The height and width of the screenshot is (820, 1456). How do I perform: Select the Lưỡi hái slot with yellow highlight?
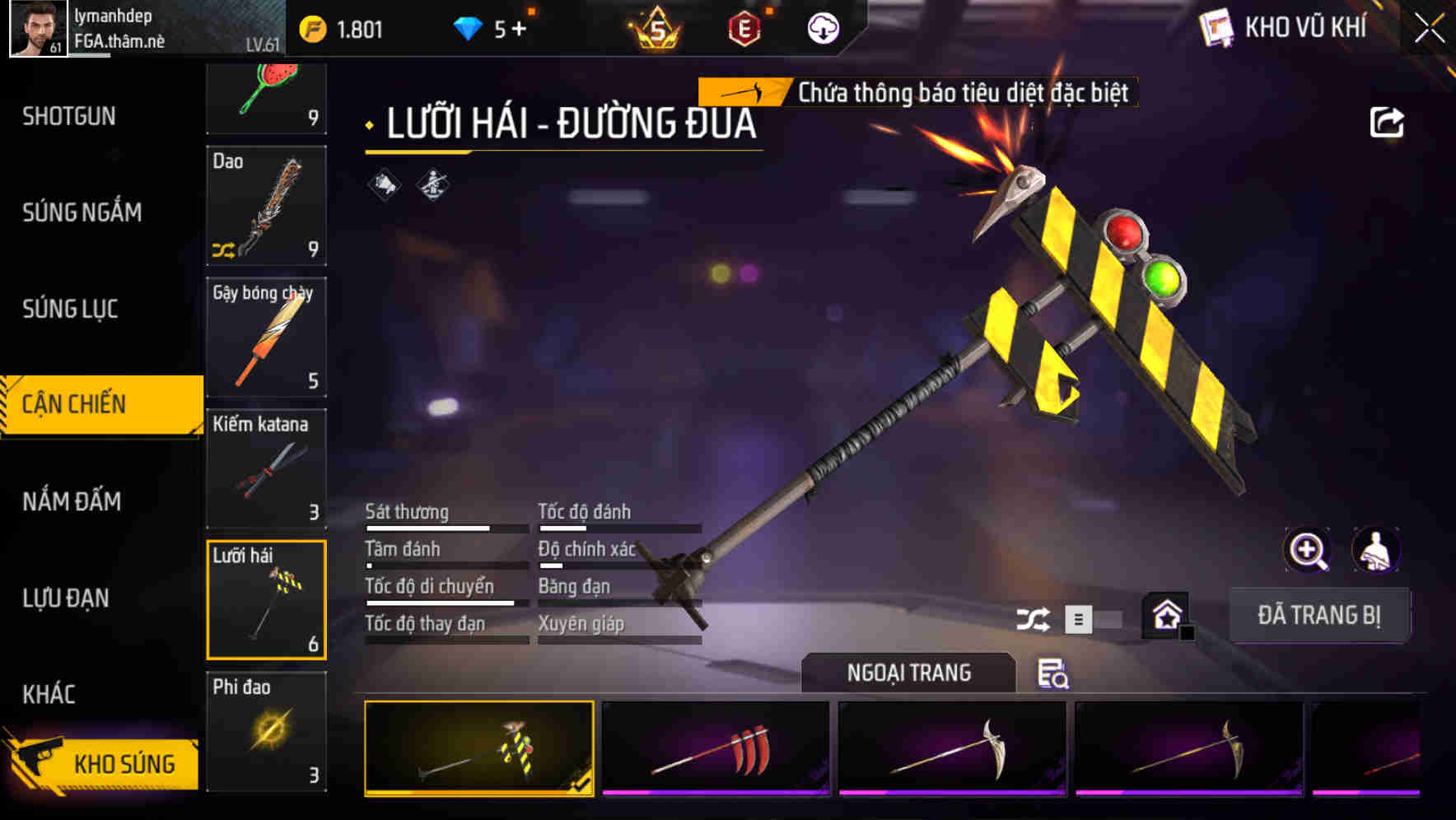[x=267, y=599]
